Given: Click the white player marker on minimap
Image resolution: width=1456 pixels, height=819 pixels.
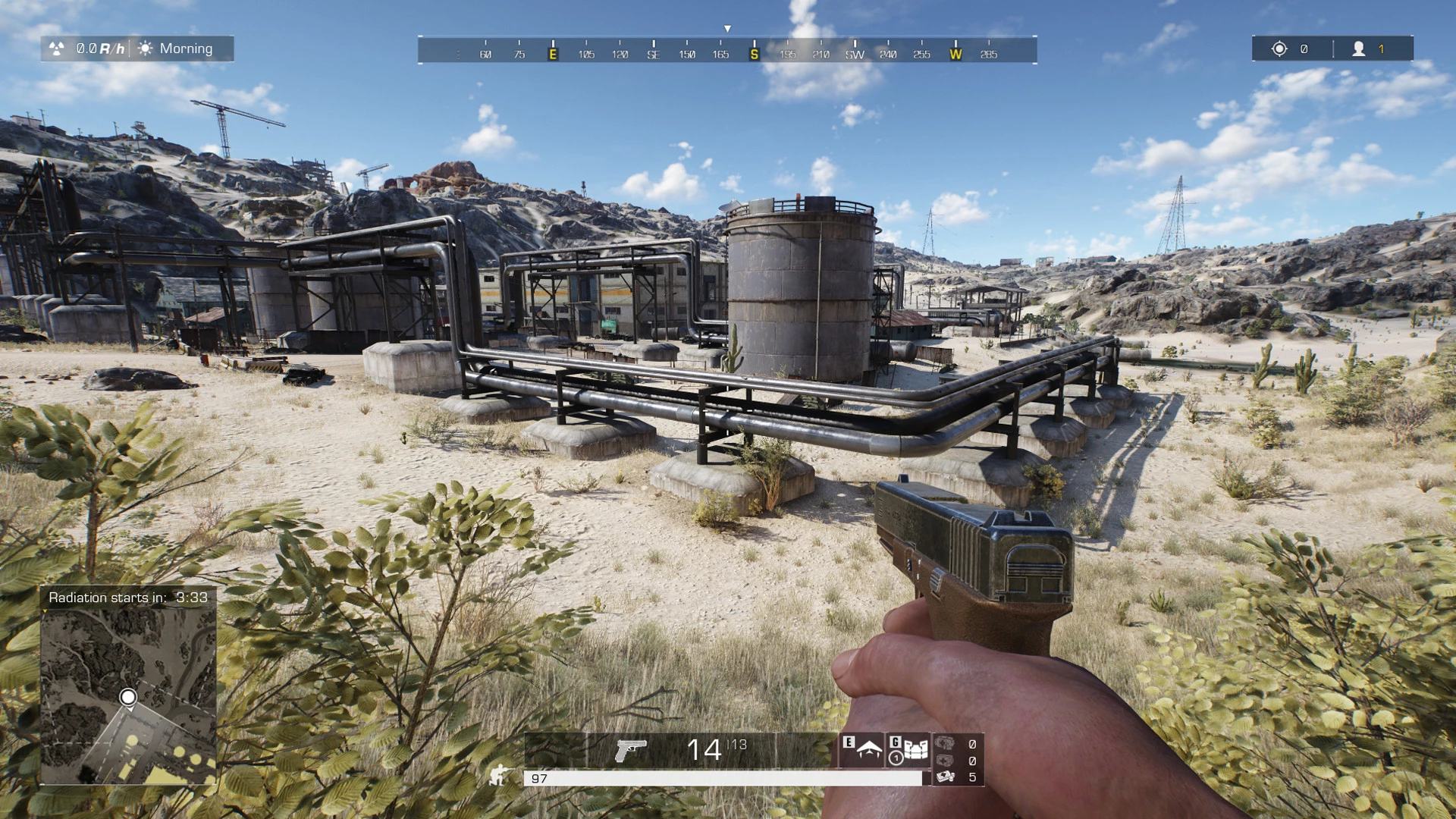Looking at the screenshot, I should tap(128, 697).
